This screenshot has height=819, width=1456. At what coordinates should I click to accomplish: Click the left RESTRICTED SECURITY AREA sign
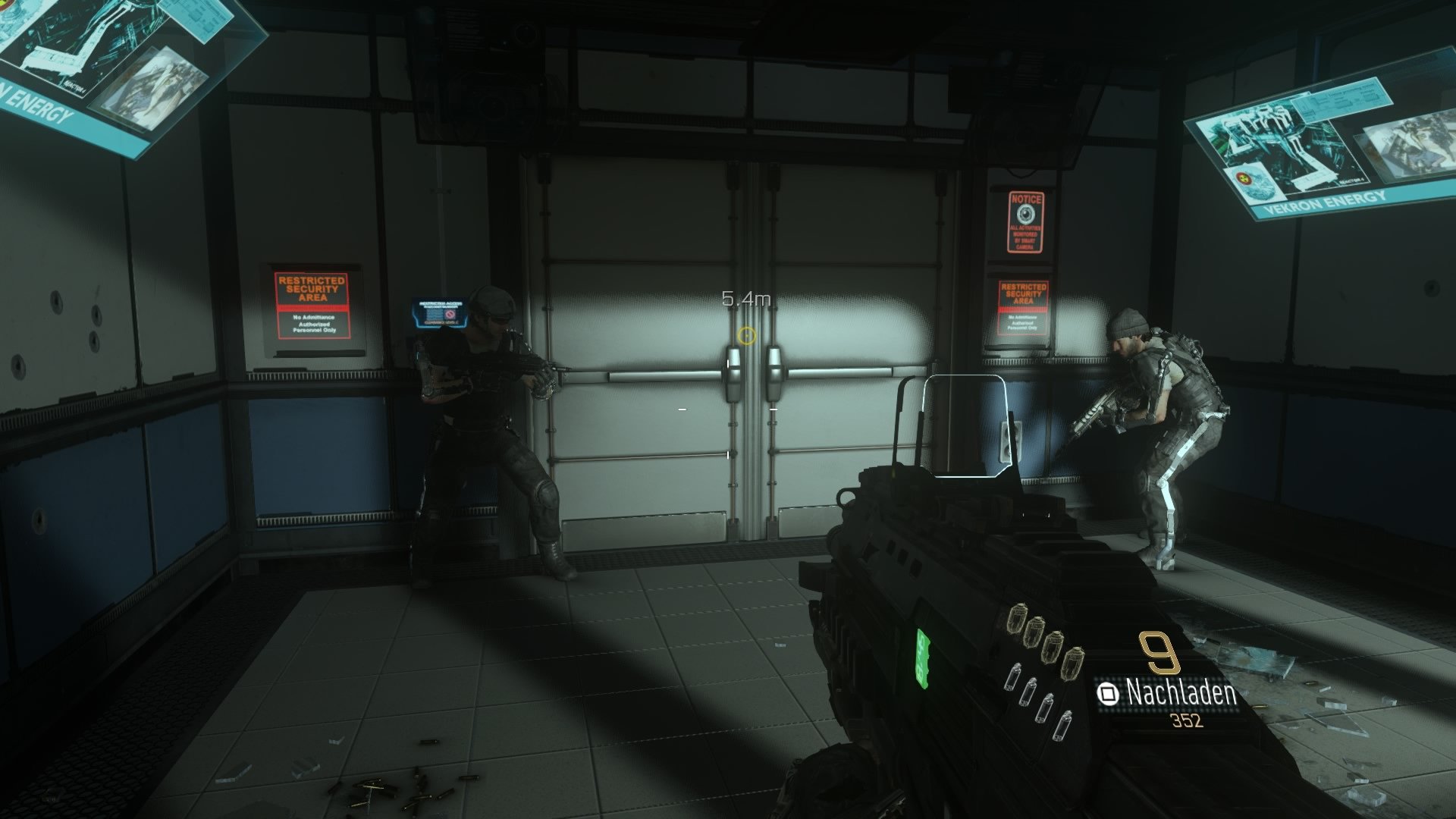tap(312, 307)
